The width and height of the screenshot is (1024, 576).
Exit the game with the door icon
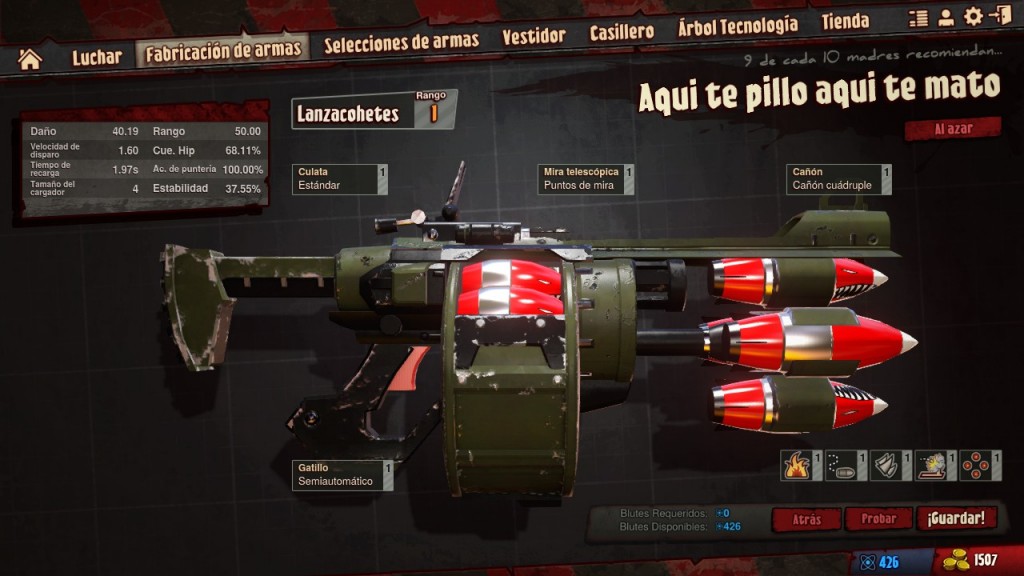[999, 16]
